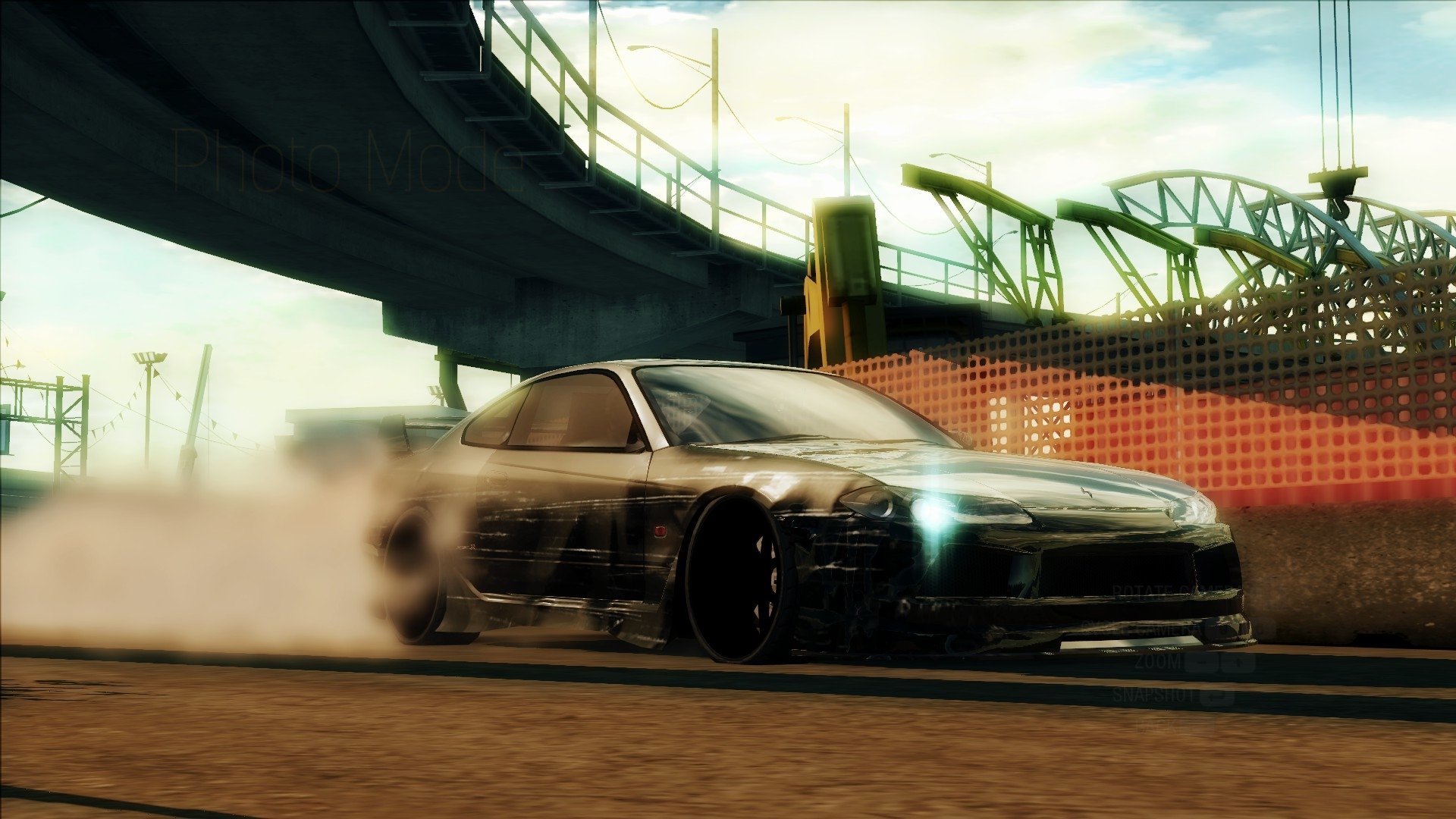Click the SNAPSHOT control label
Screen dimensions: 1456x819
click(1154, 696)
